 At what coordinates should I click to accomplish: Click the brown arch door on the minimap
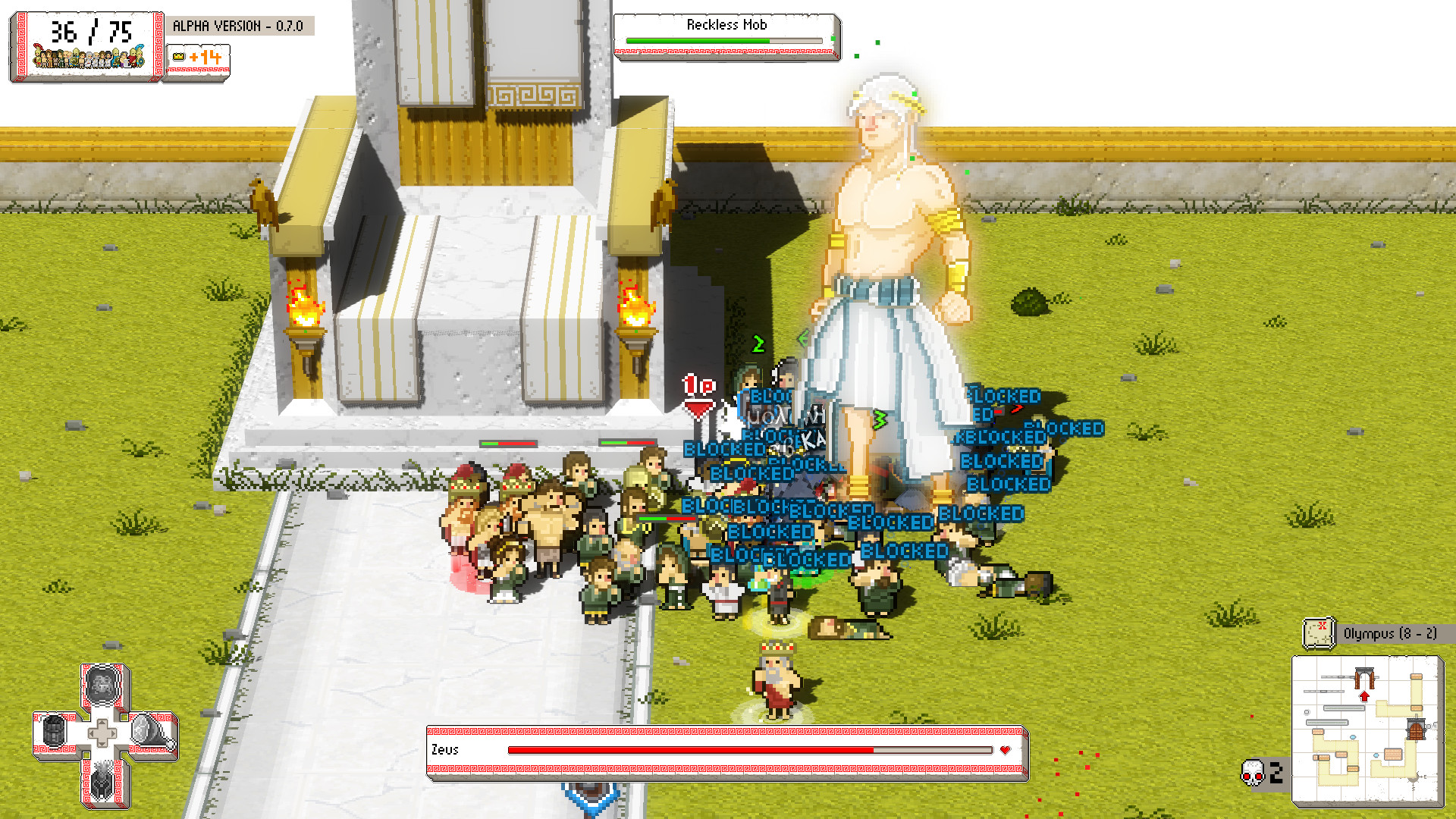1364,676
